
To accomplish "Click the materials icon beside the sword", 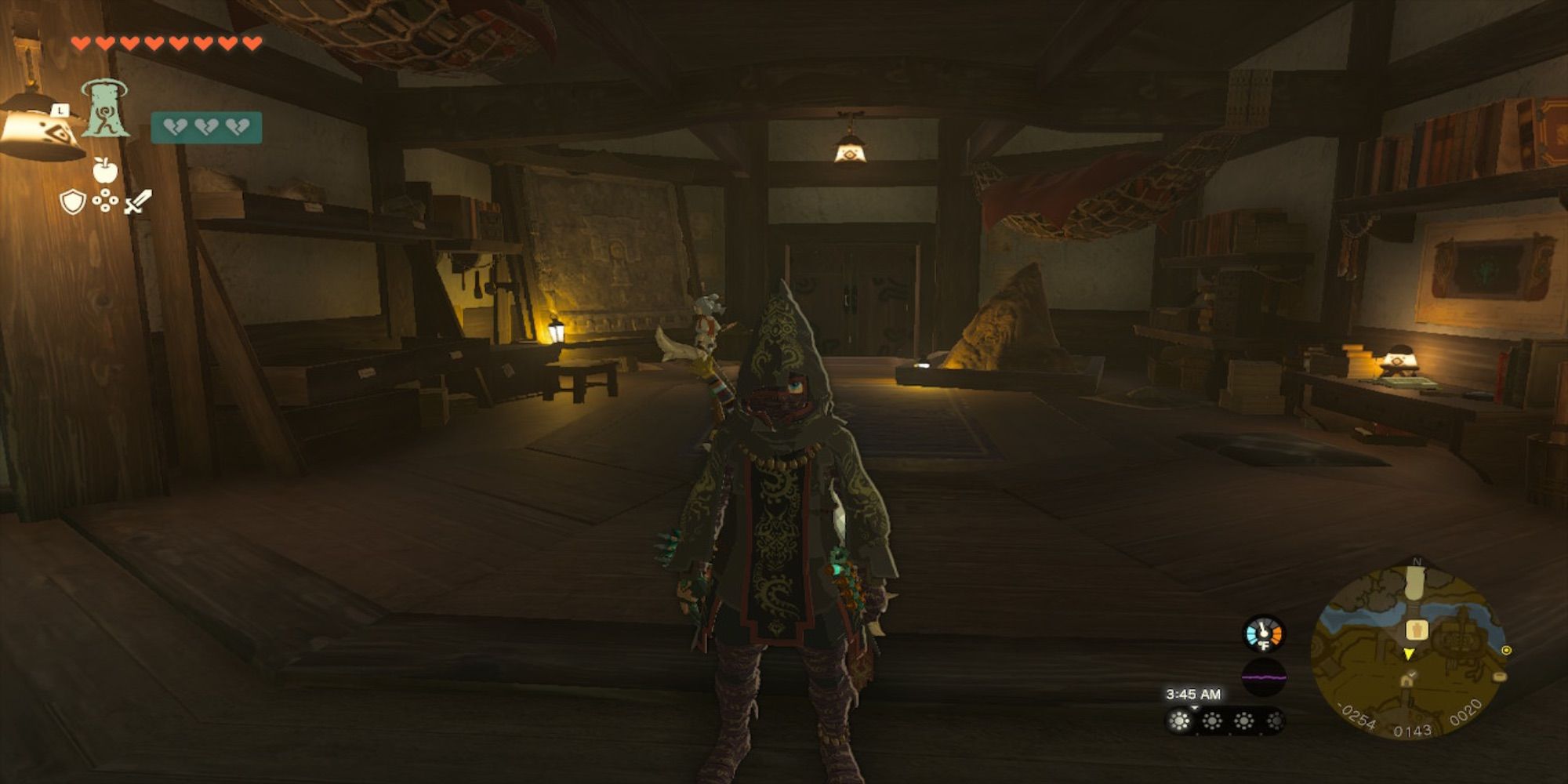I will click(106, 201).
